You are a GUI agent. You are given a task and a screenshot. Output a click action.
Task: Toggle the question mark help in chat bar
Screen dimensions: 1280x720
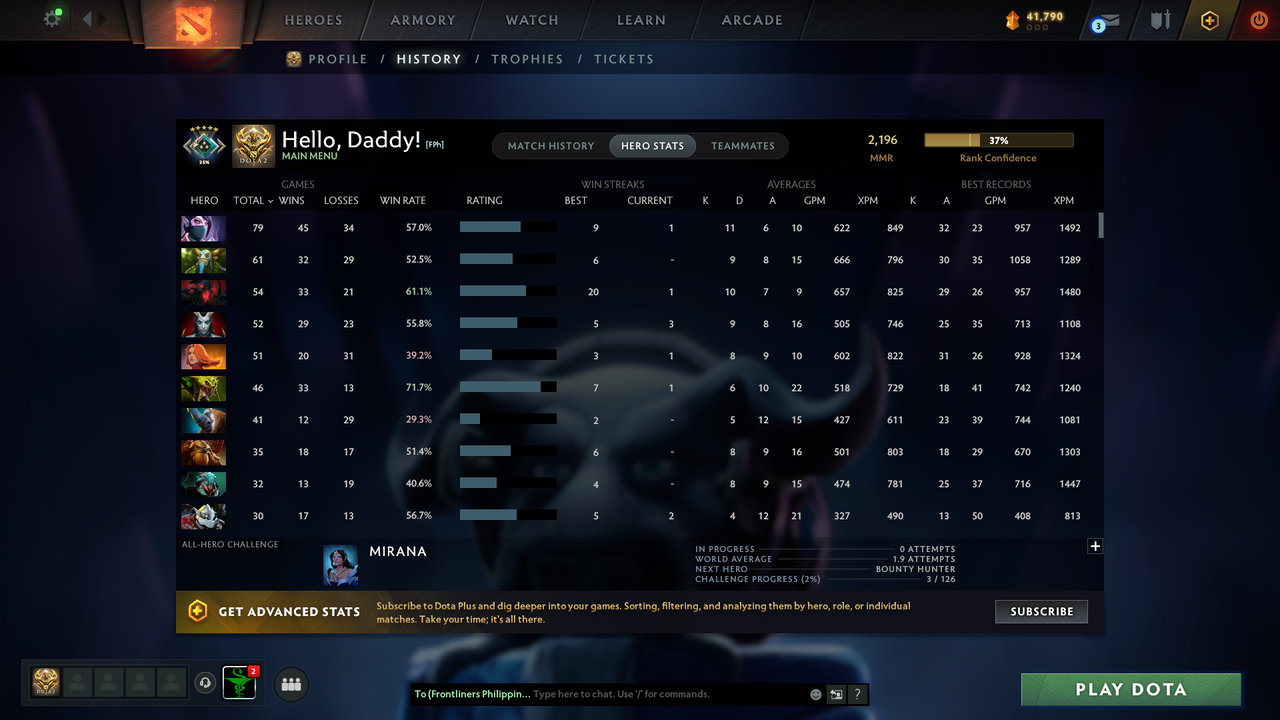tap(857, 693)
